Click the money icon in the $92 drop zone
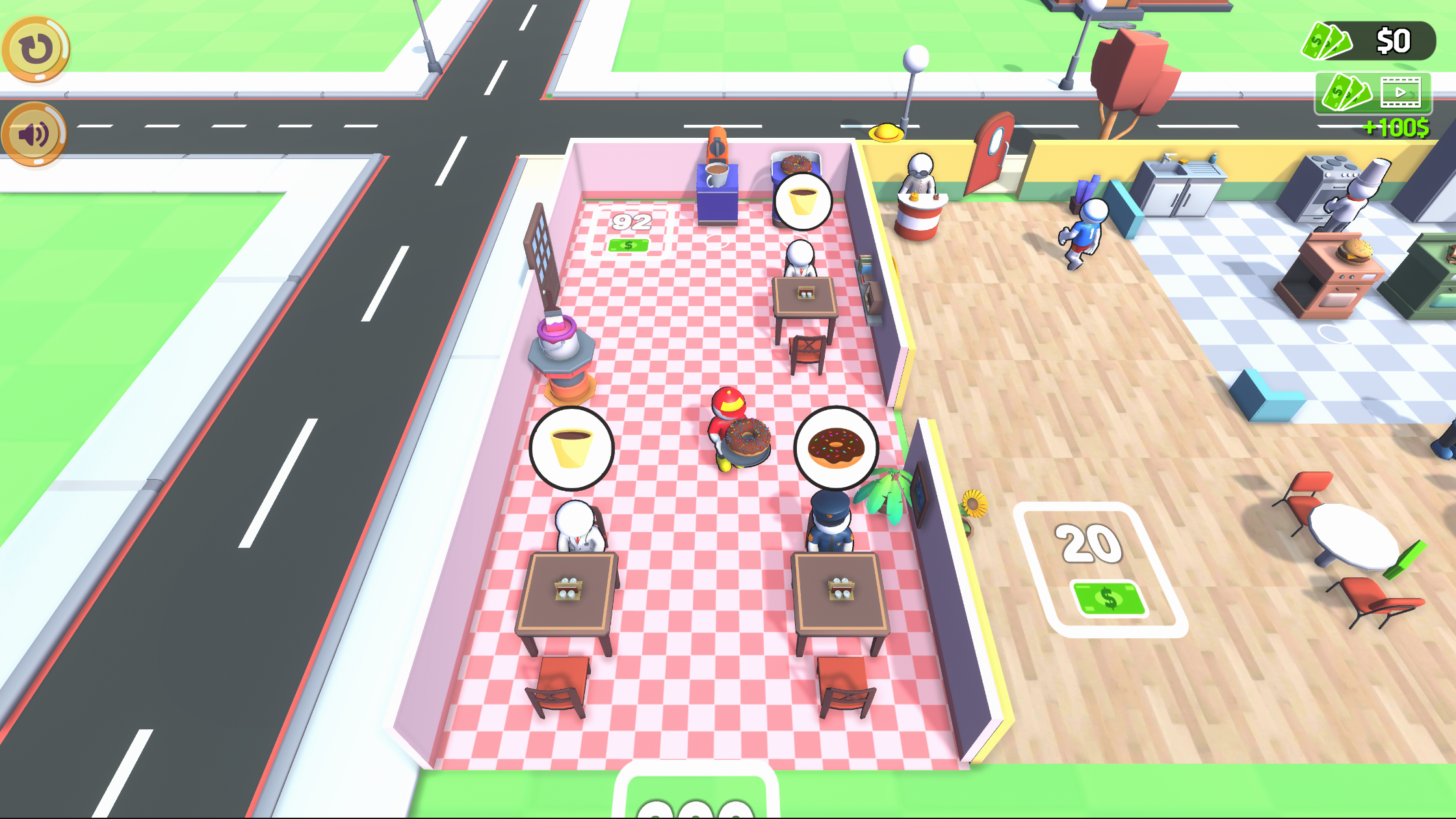 coord(628,246)
